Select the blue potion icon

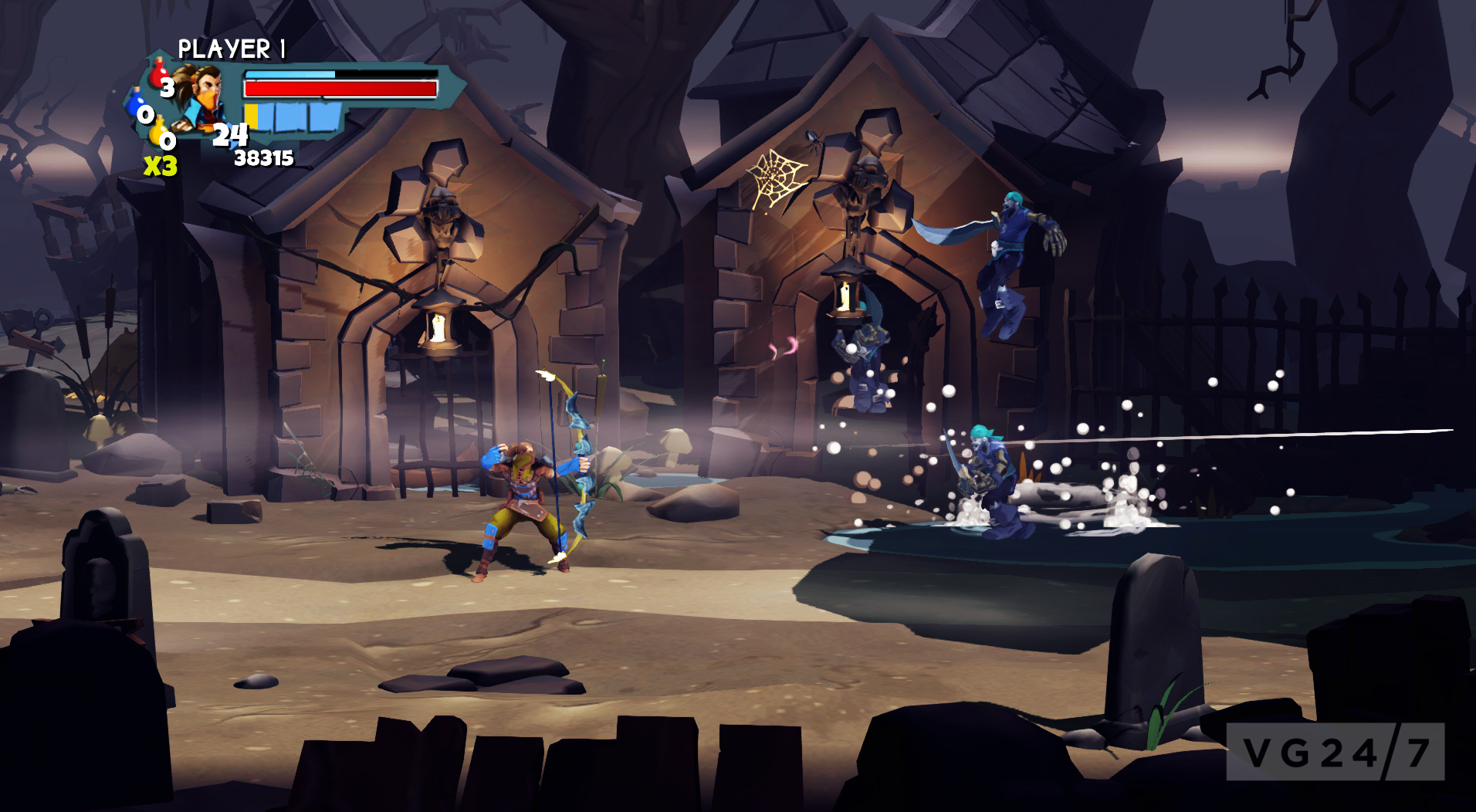click(137, 103)
